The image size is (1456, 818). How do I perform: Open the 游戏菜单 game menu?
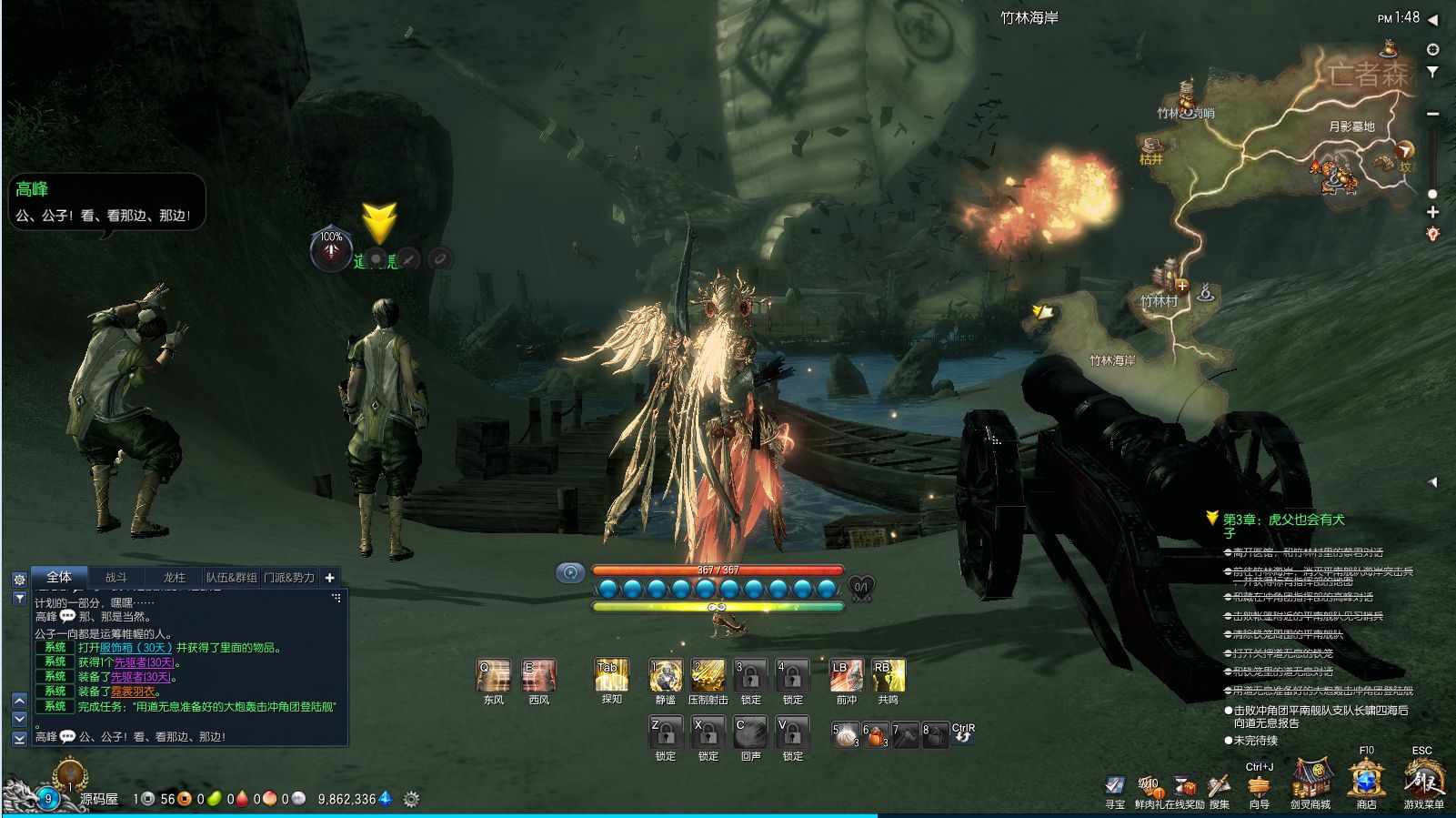(1423, 781)
